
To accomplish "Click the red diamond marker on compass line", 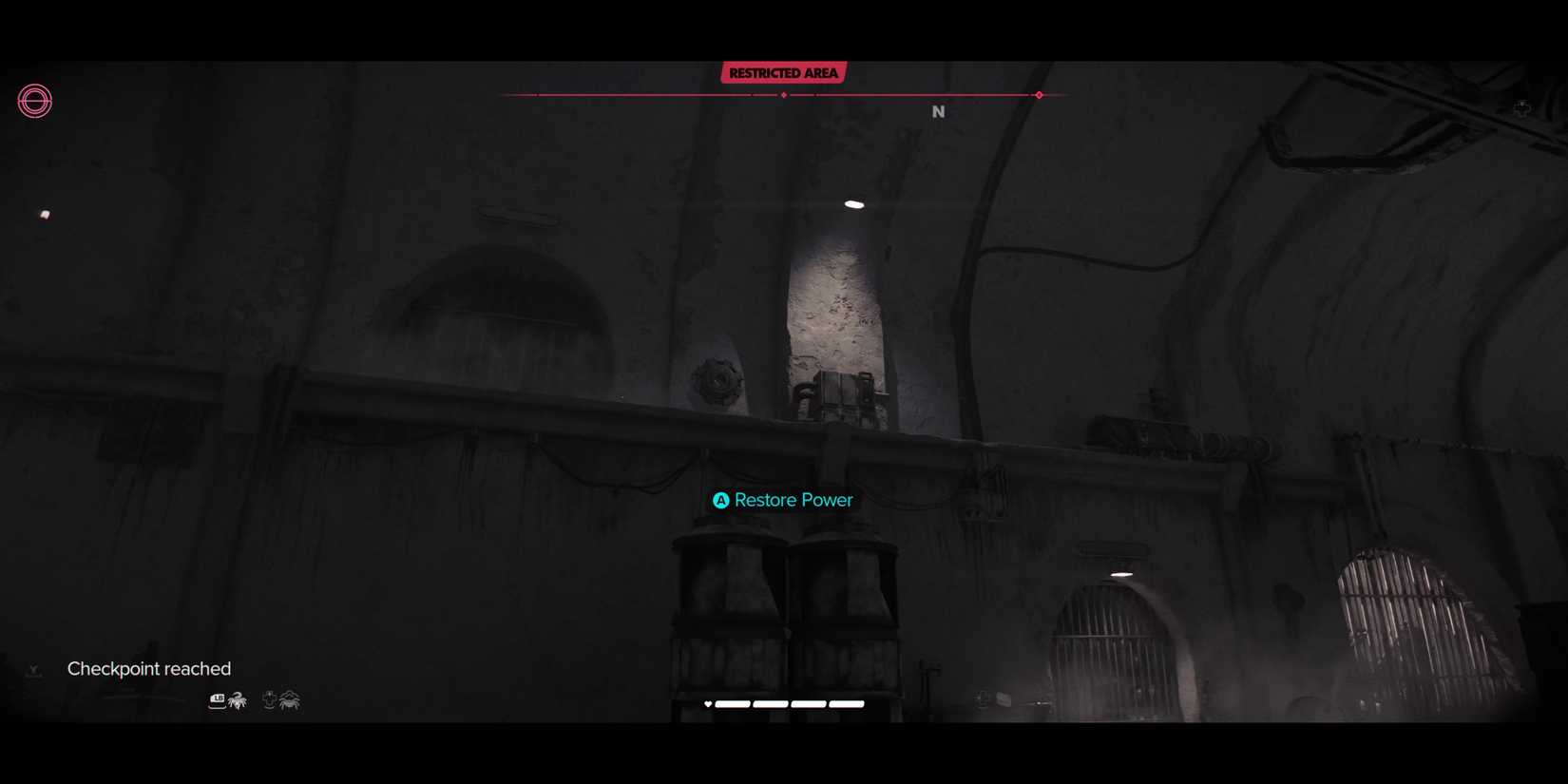I will (1039, 95).
